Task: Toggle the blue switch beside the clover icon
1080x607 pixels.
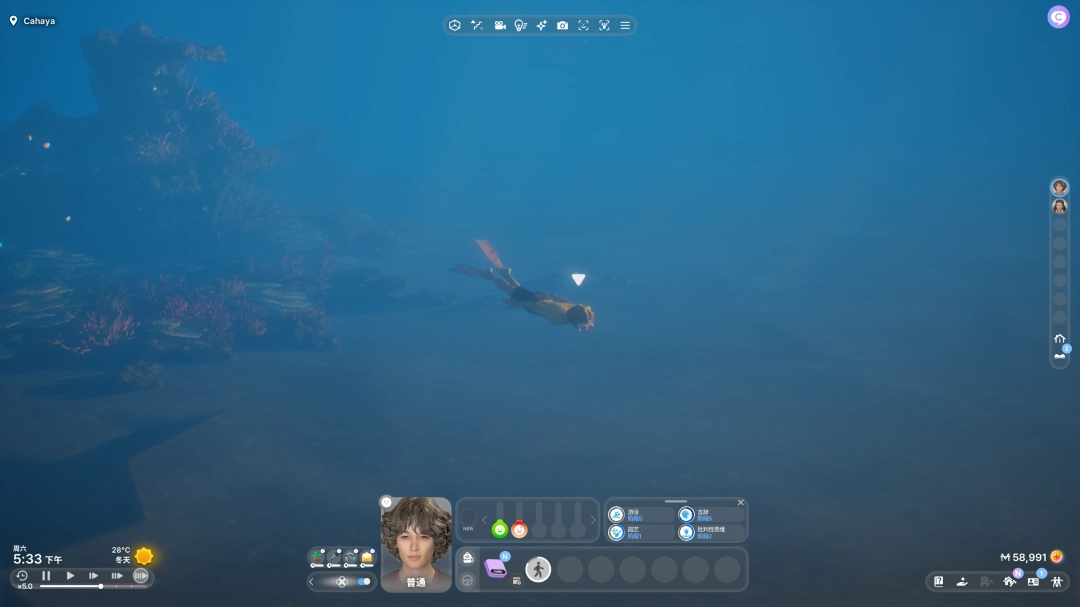Action: tap(363, 581)
